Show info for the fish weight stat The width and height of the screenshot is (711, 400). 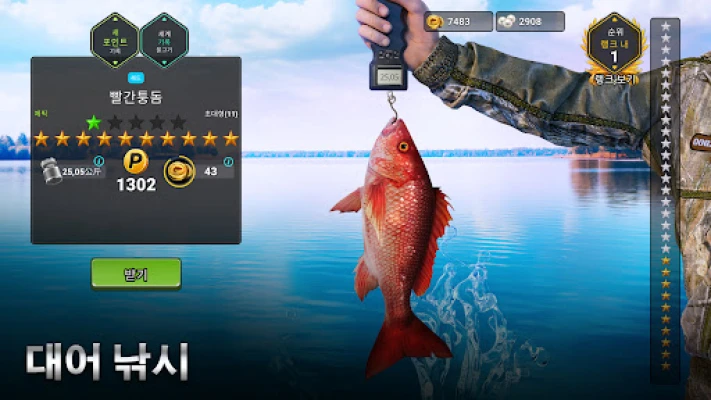98,161
